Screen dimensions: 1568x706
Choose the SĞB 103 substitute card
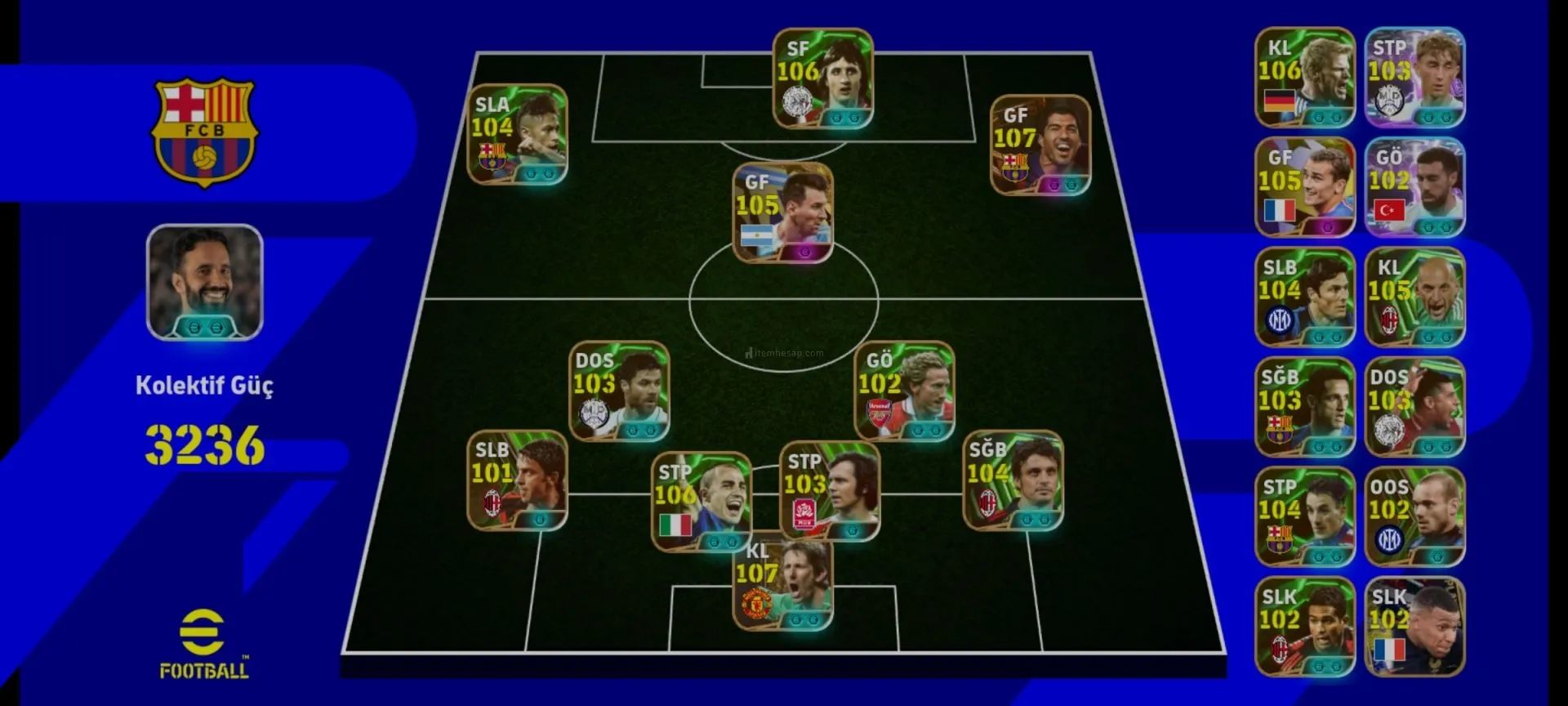(1304, 407)
